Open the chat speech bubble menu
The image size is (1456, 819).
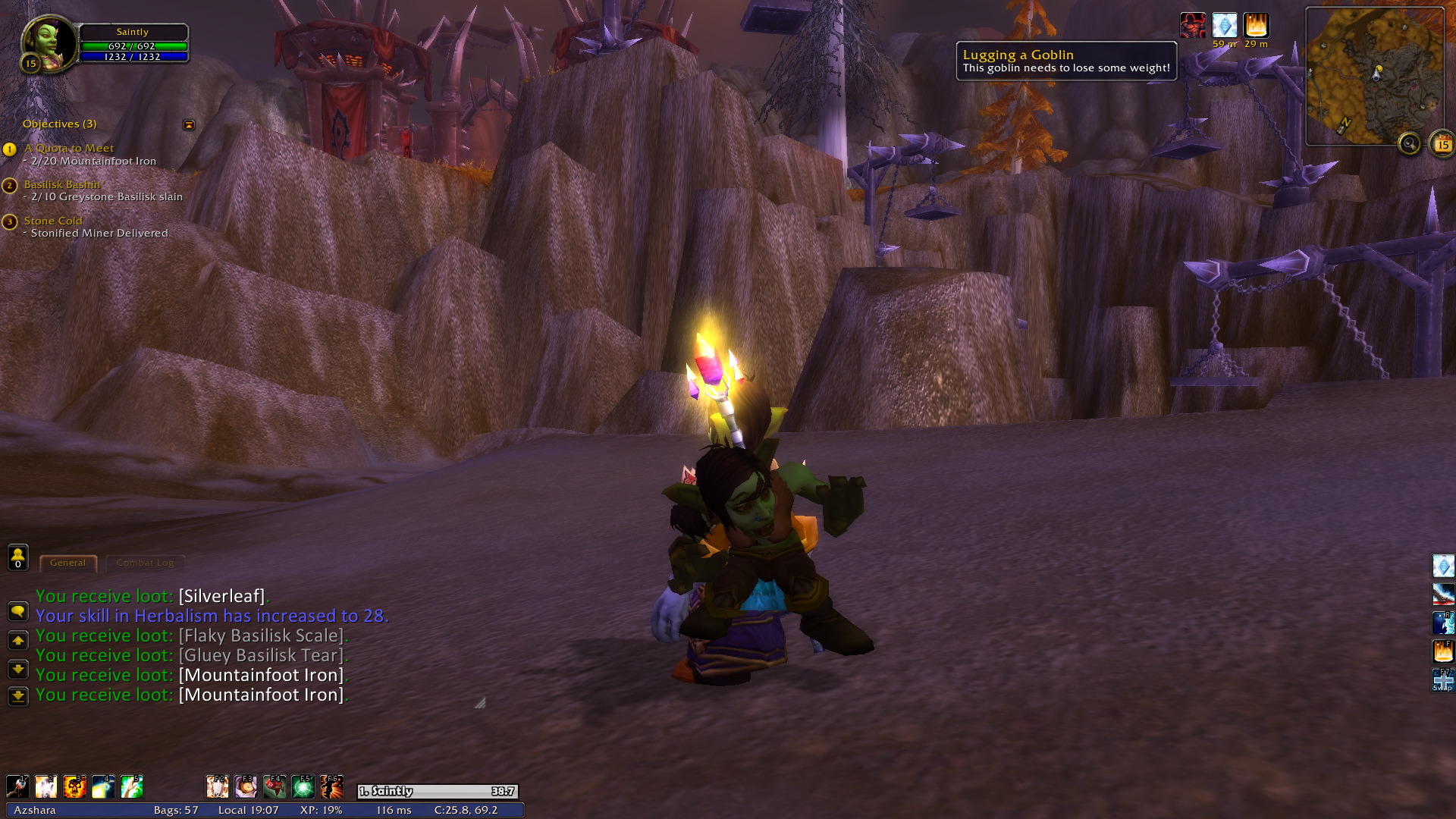(x=18, y=611)
